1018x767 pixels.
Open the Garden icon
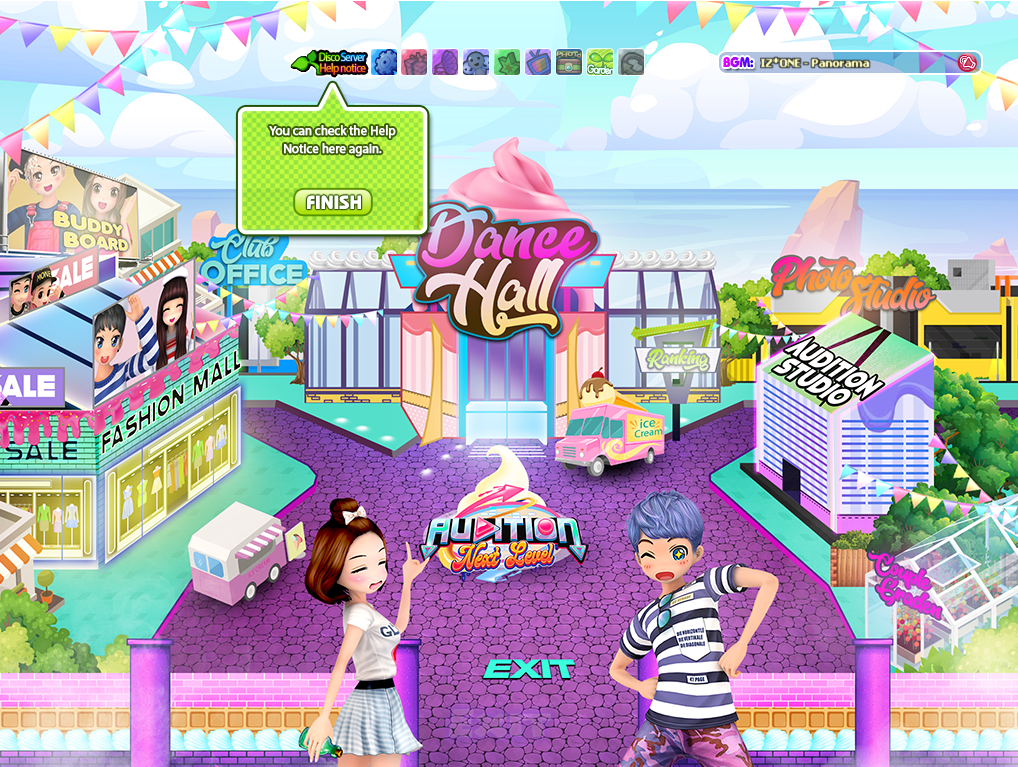coord(600,63)
